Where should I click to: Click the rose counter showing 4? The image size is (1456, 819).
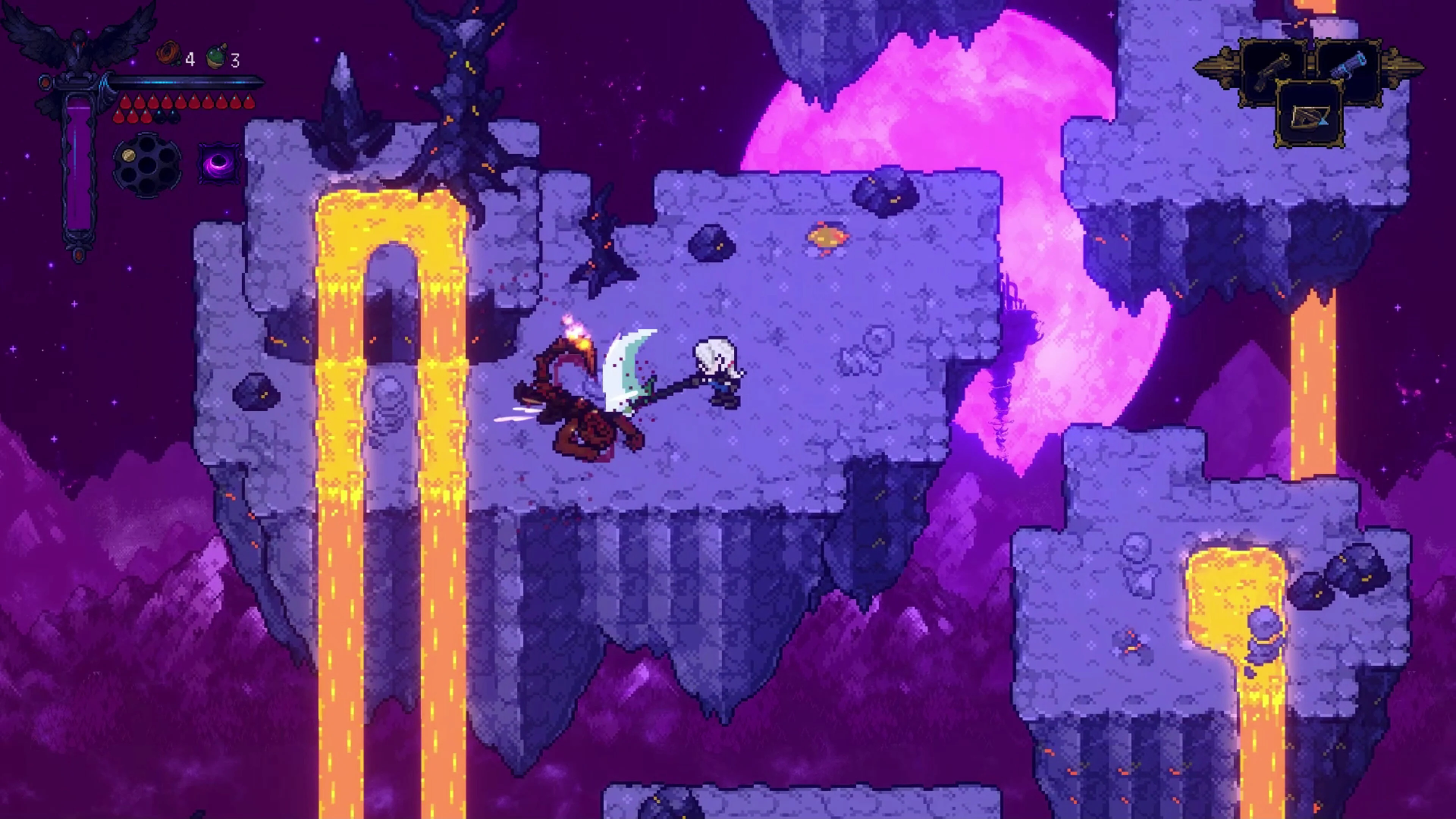(x=190, y=59)
